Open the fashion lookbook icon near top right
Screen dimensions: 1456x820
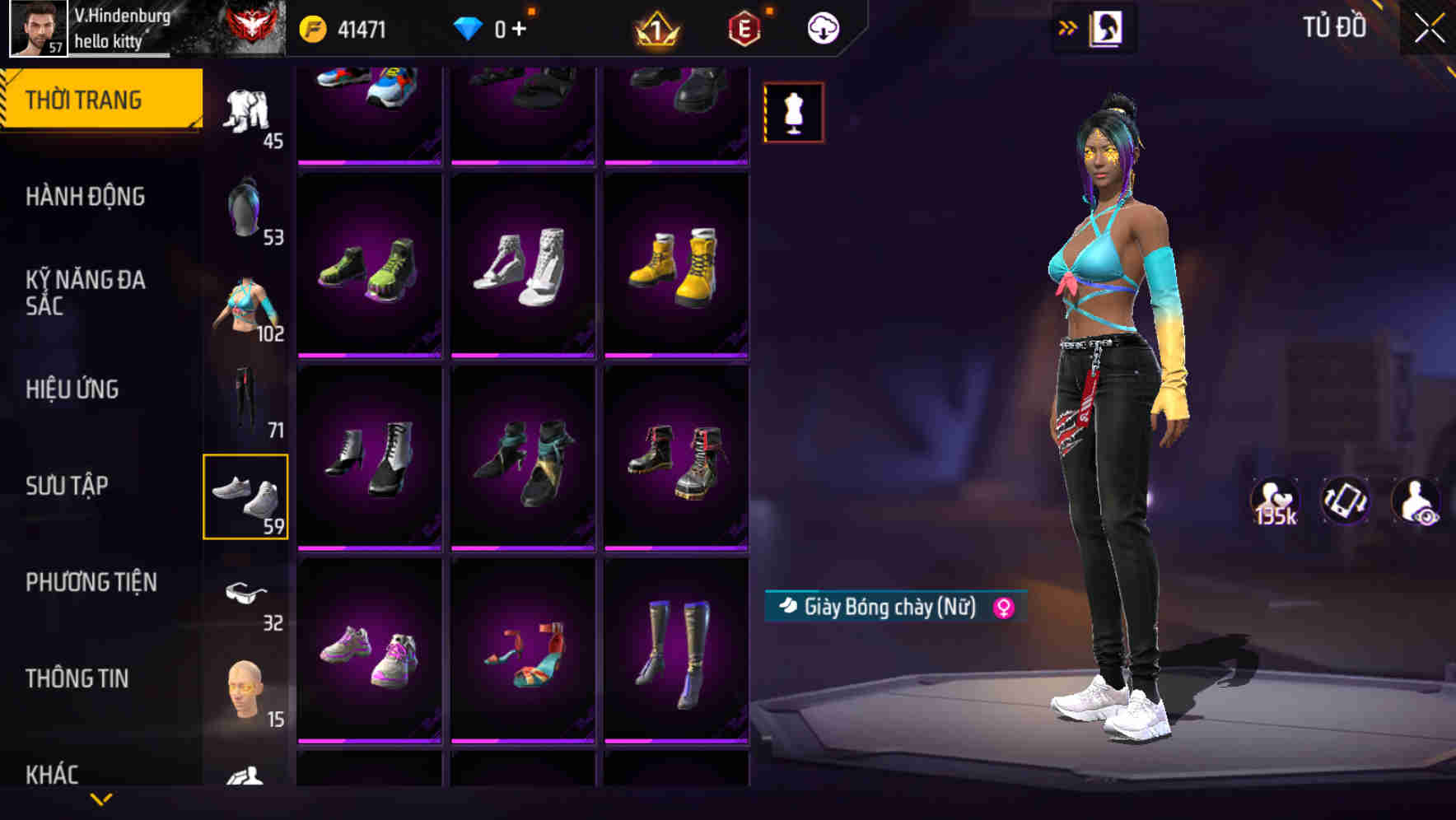pos(1108,27)
